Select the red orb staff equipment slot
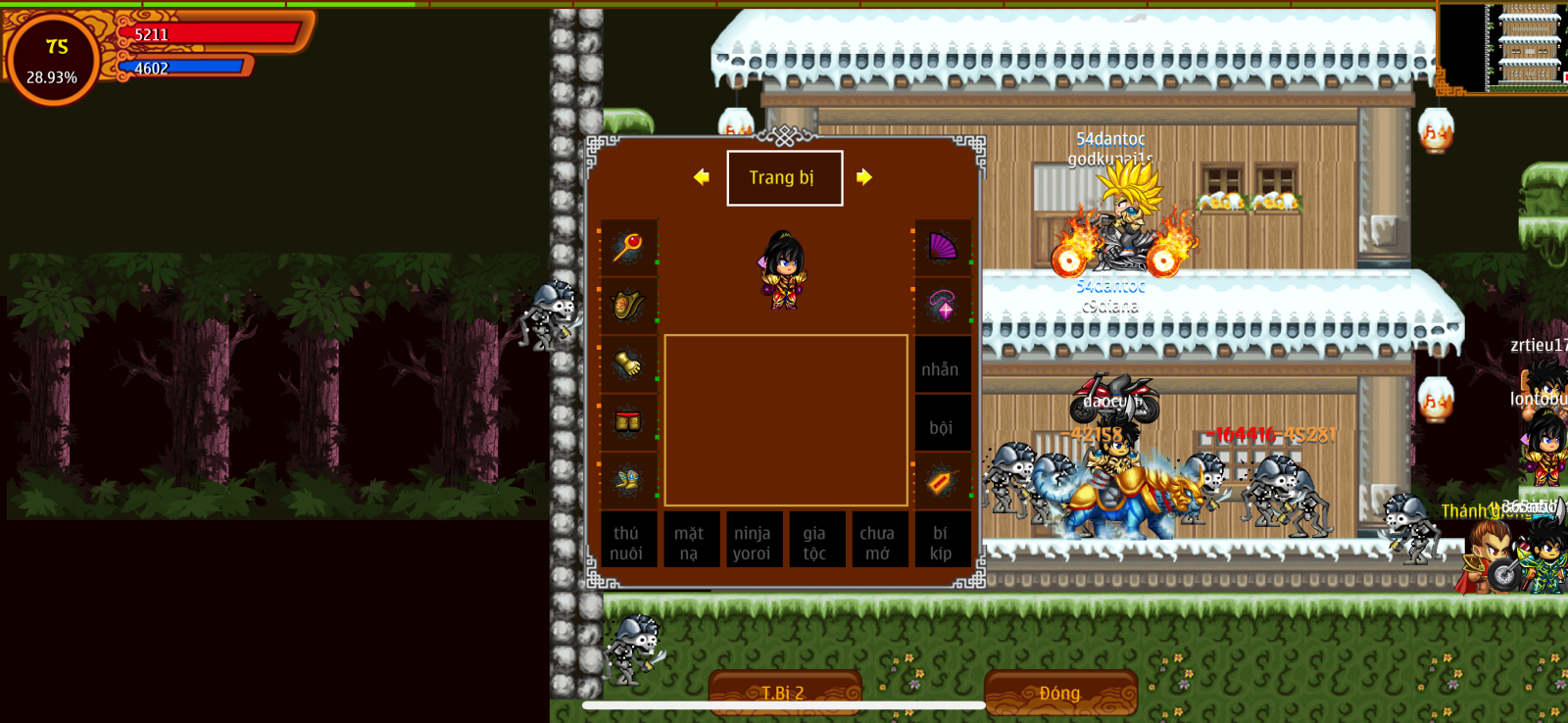This screenshot has height=723, width=1568. coord(628,247)
